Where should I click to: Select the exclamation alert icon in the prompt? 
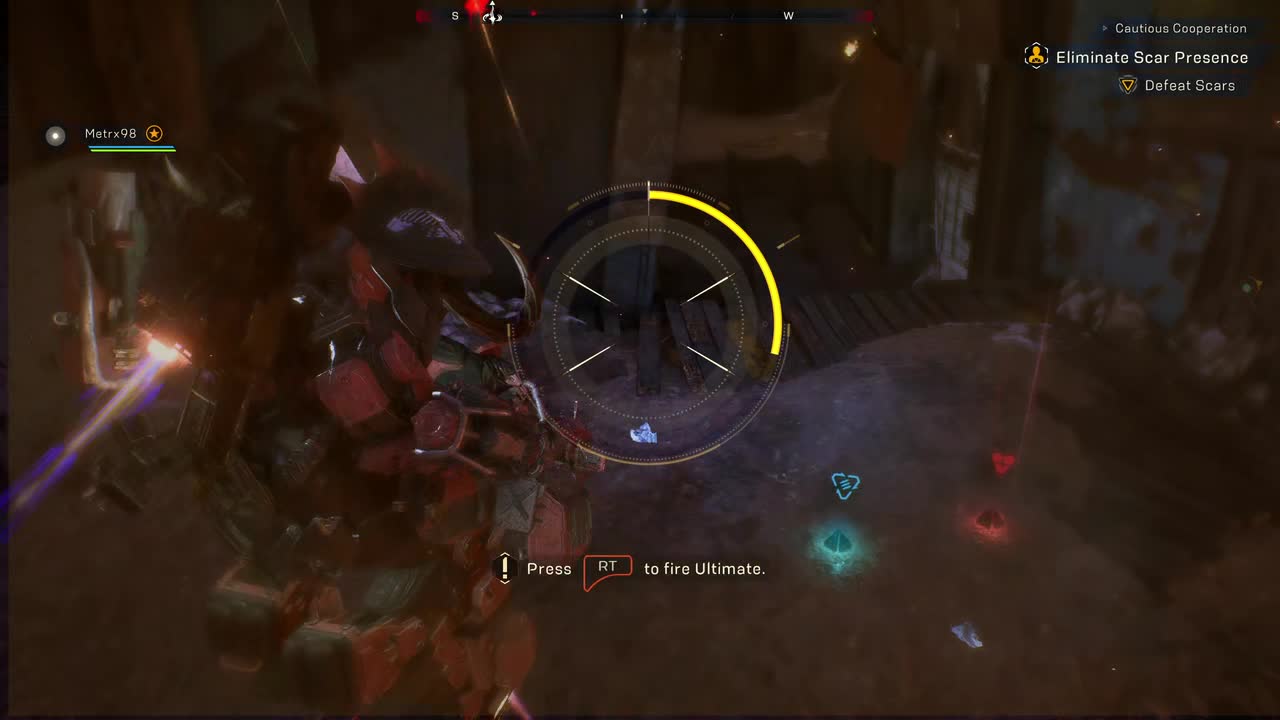(x=505, y=568)
